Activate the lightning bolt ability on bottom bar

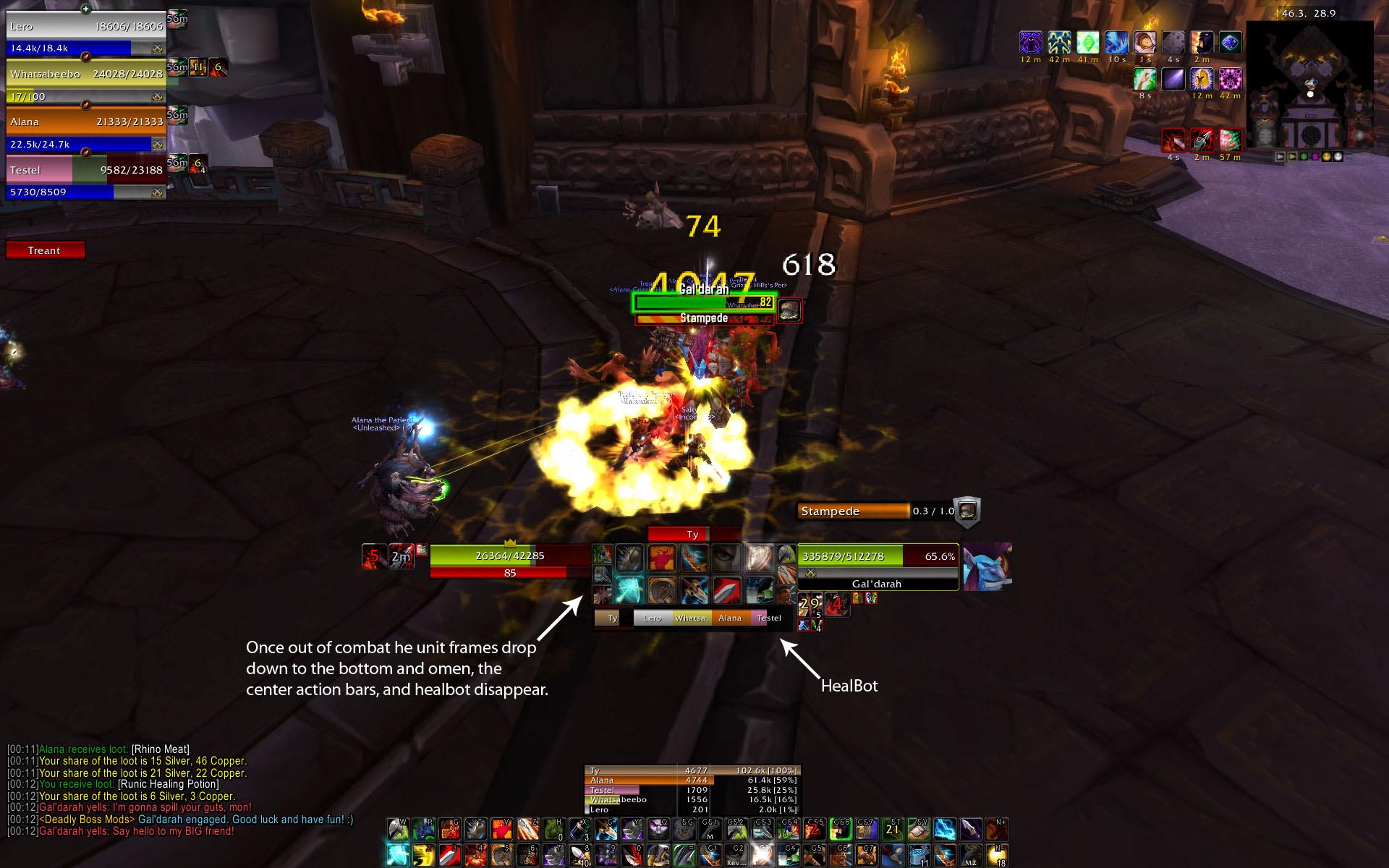coord(944,828)
